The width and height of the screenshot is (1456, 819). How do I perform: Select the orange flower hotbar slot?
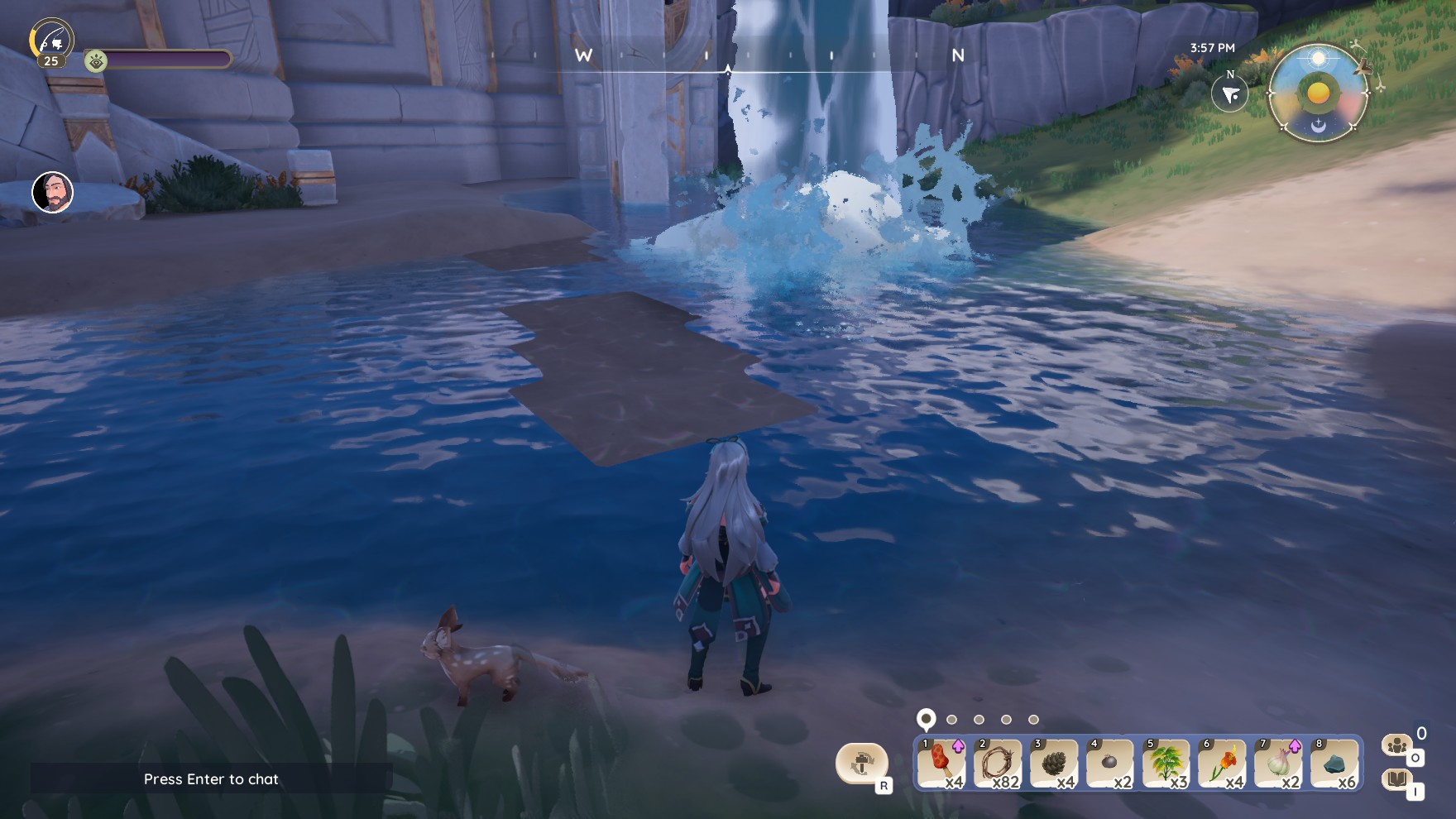pos(1222,763)
